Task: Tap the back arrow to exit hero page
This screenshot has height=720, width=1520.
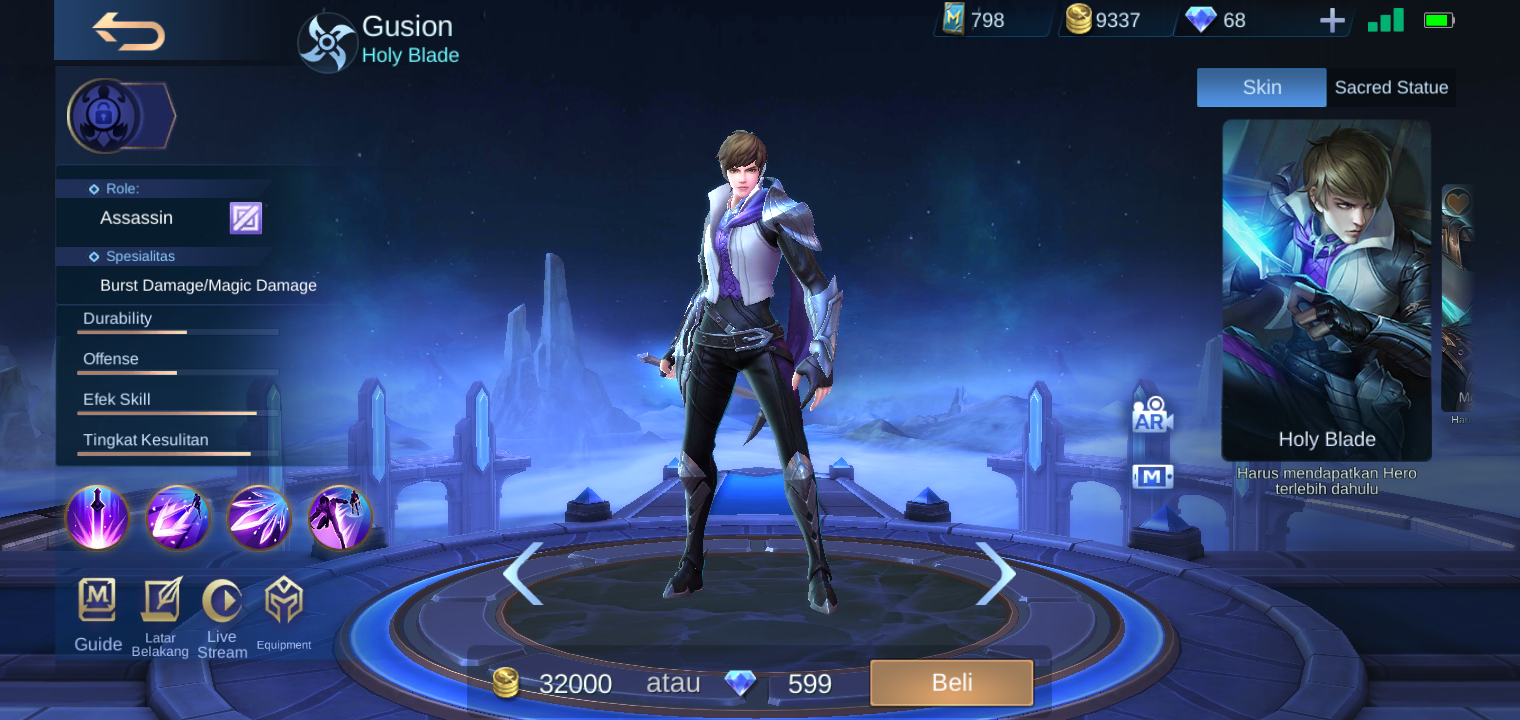Action: point(128,30)
